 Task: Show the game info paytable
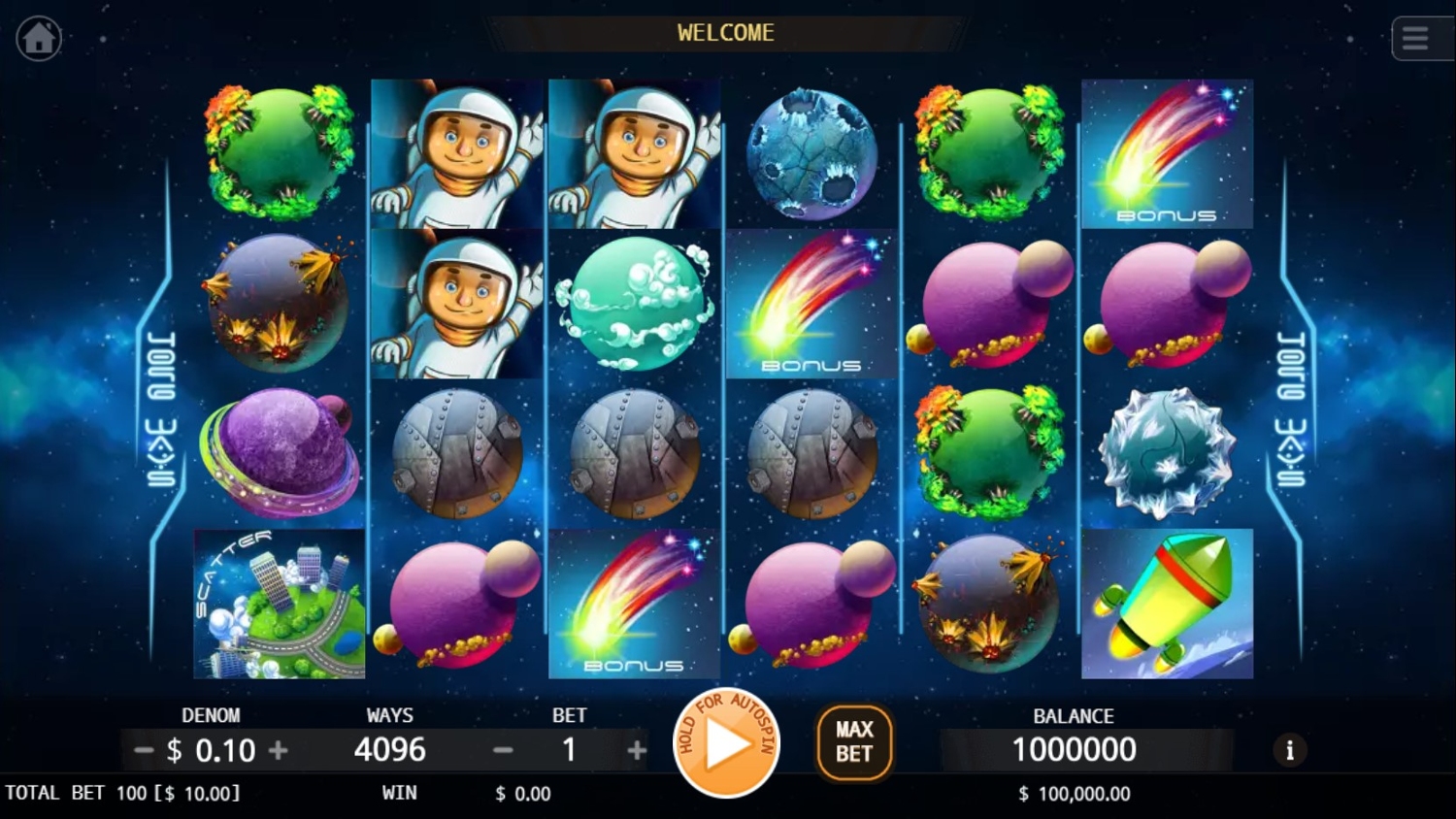pos(1289,750)
